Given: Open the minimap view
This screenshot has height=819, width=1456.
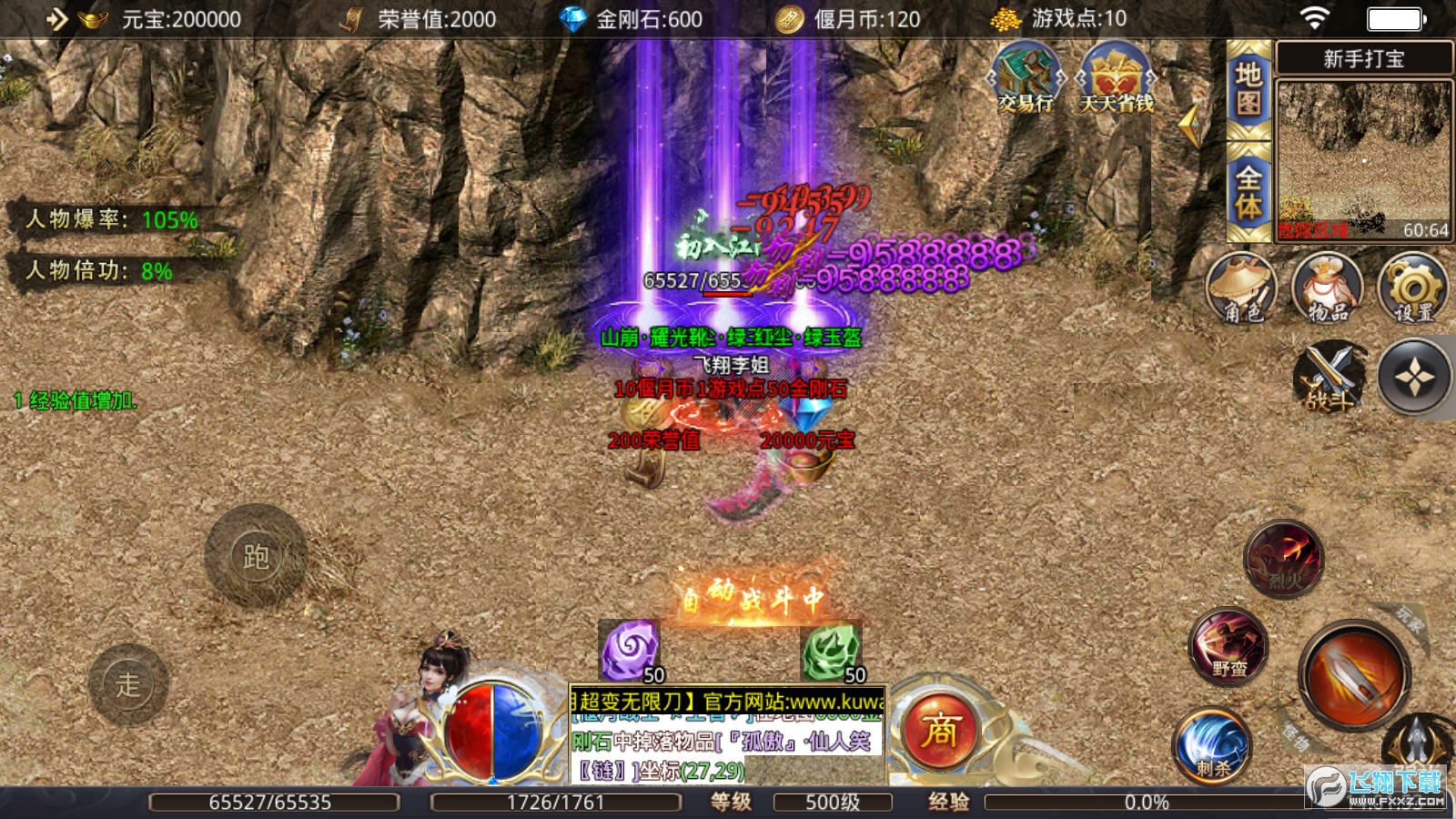Looking at the screenshot, I should coord(1363,161).
